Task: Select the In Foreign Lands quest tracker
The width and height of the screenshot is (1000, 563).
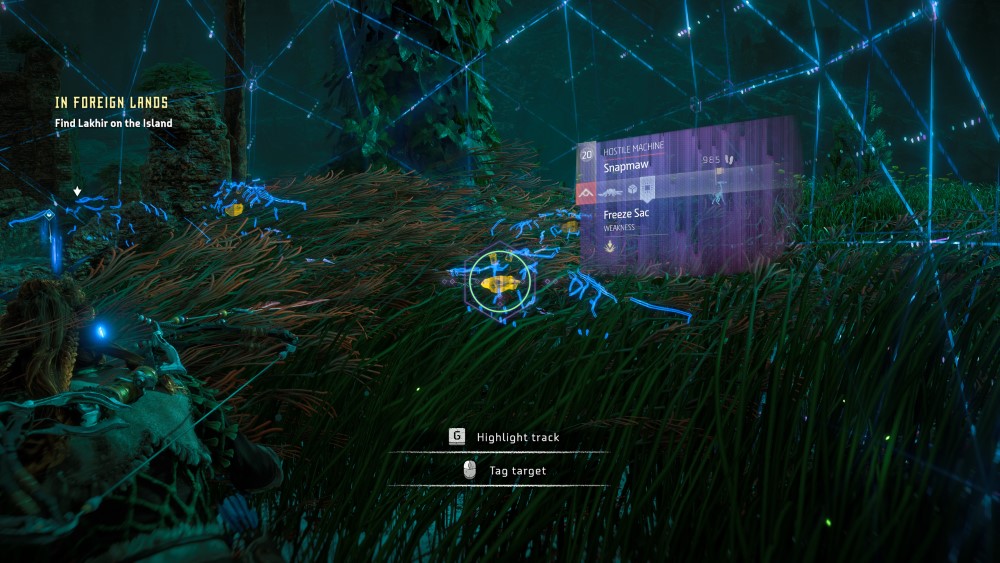Action: point(111,102)
